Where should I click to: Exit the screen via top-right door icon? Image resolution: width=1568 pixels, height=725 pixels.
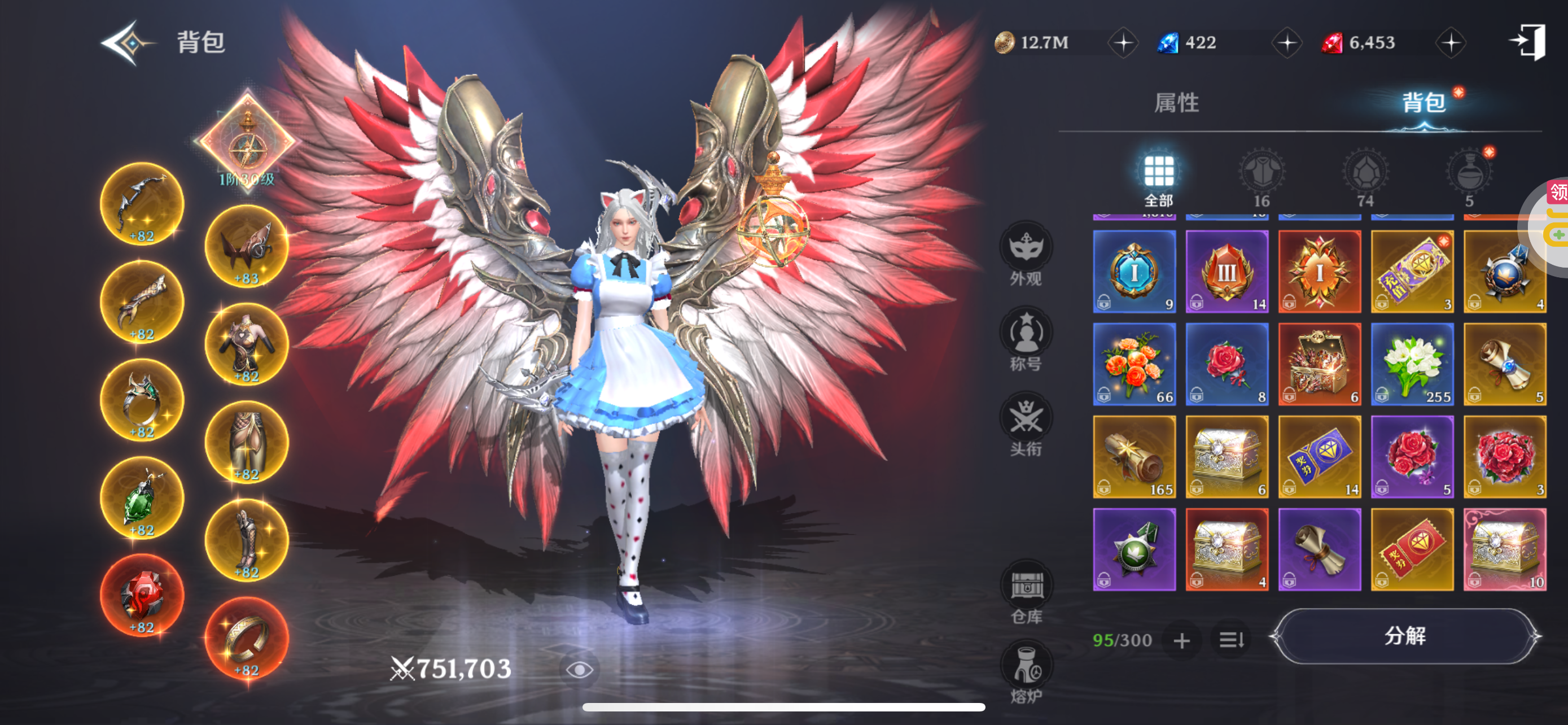pos(1528,42)
